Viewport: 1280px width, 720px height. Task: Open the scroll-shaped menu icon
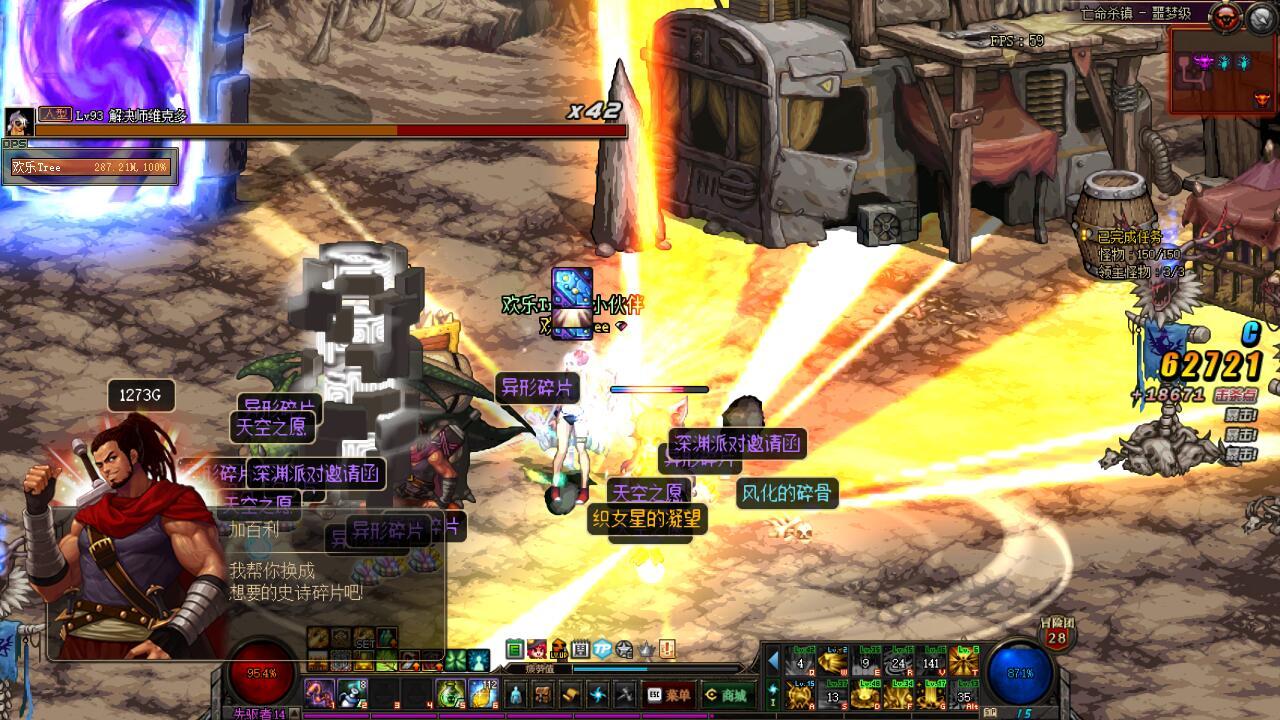click(x=570, y=694)
